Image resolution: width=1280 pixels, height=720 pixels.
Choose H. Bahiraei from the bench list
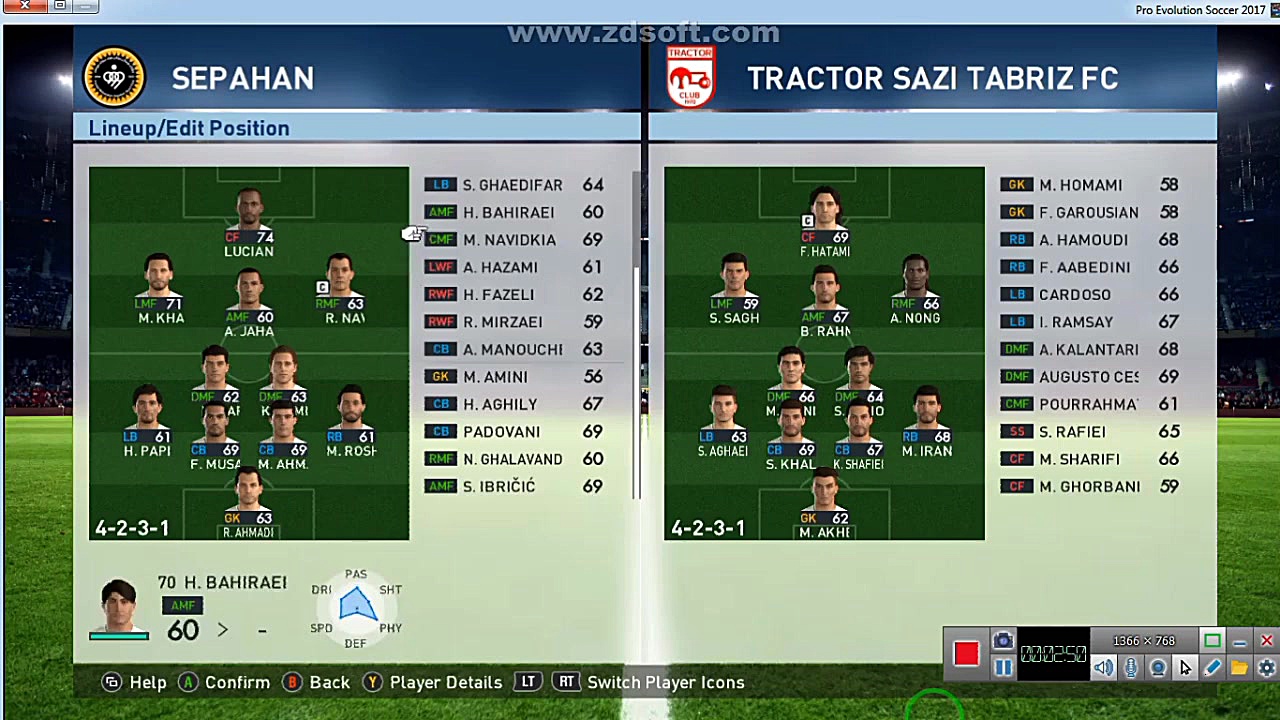click(x=508, y=212)
